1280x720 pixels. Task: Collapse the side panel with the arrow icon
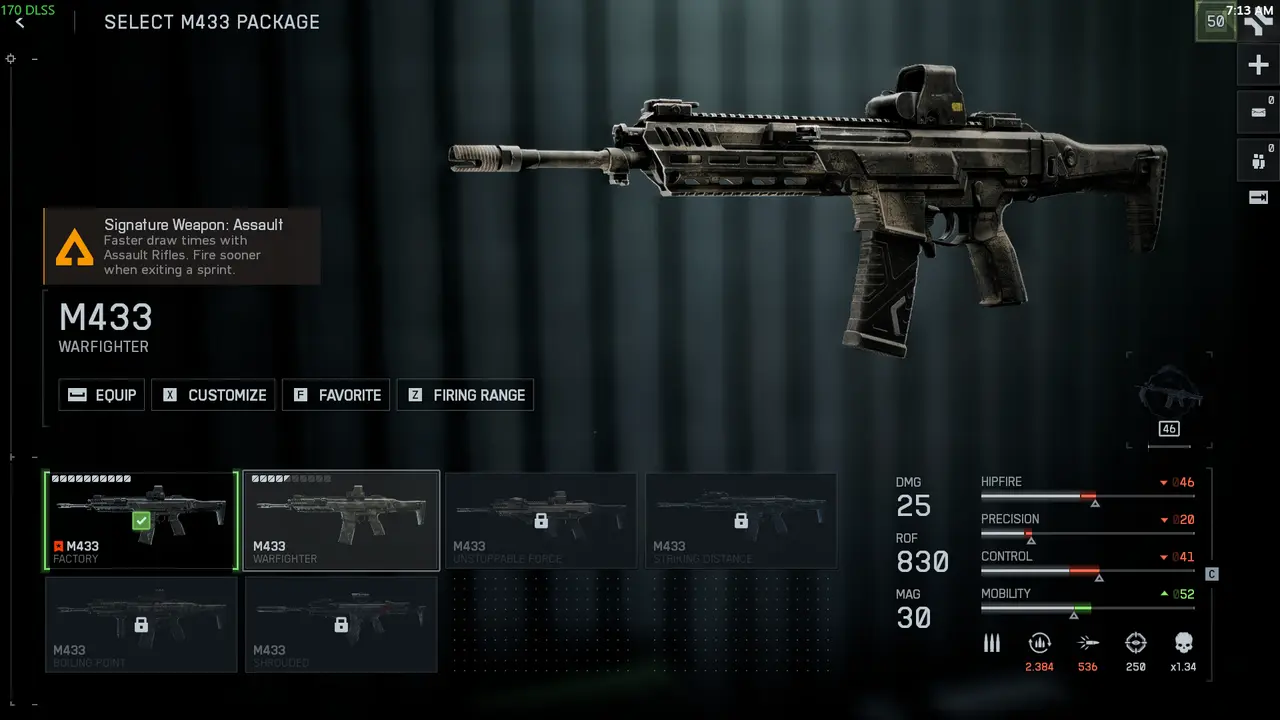[1258, 198]
